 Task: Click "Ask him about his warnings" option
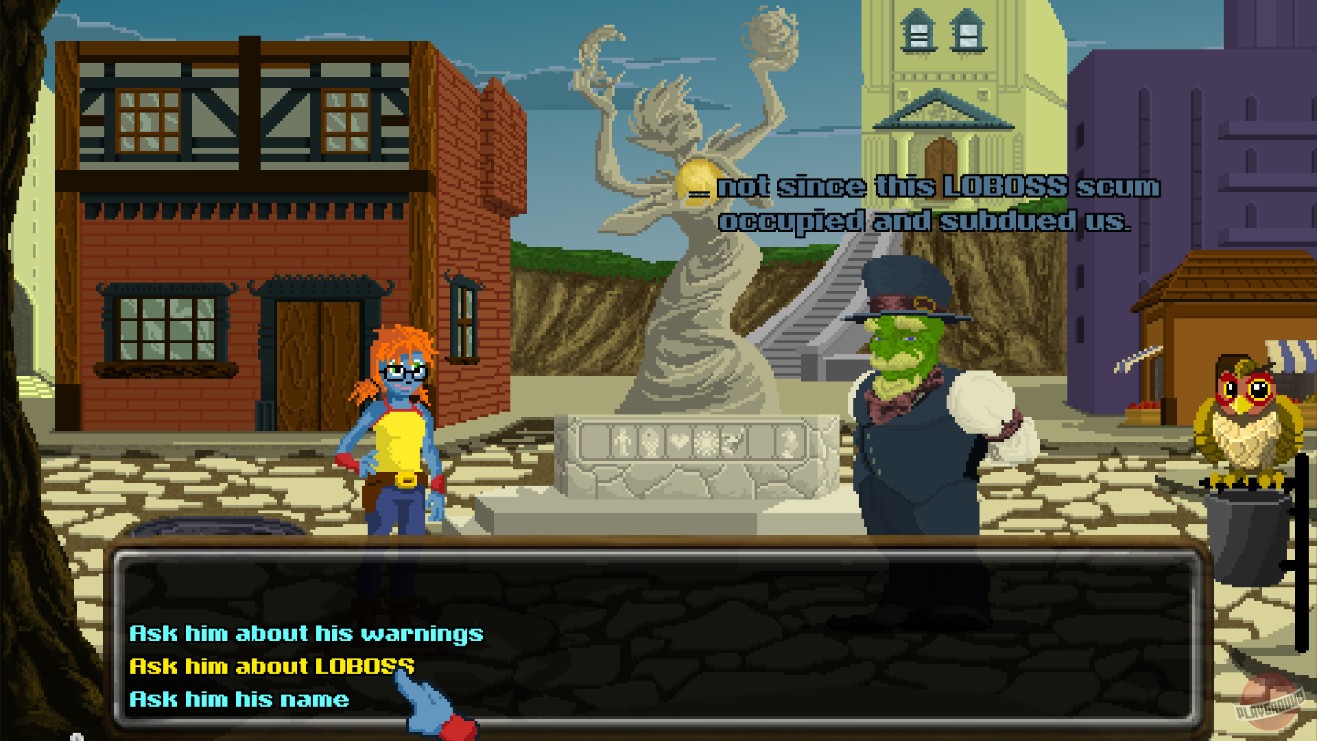307,632
